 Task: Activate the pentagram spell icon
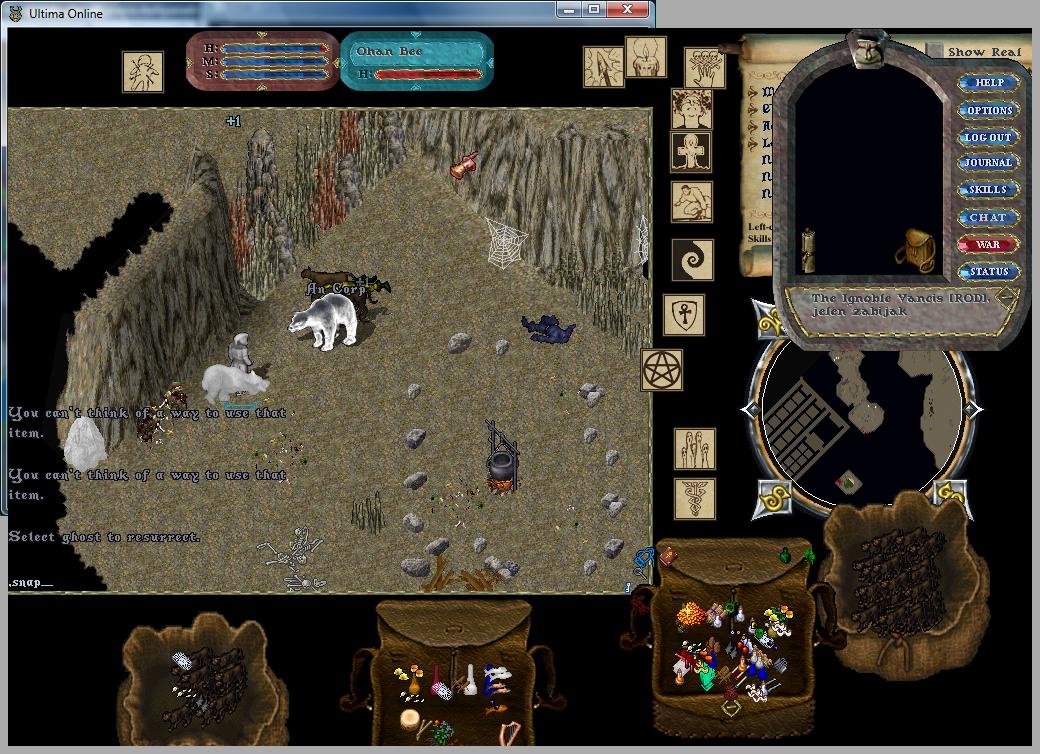click(662, 369)
